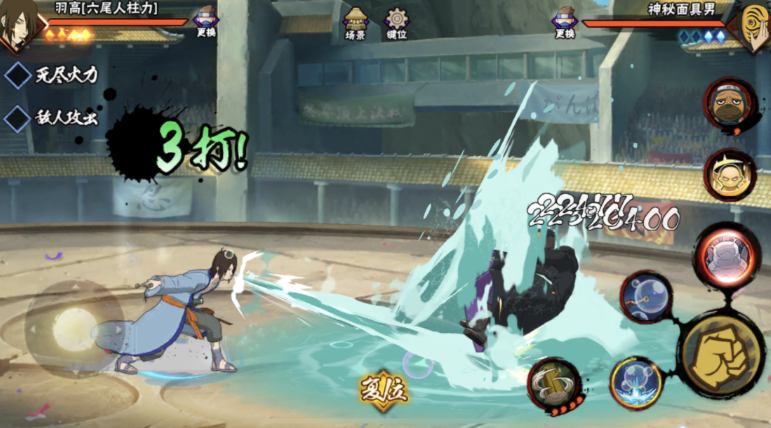Image resolution: width=771 pixels, height=428 pixels.
Task: Toggle the 敌人攻击 option
Action: click(55, 117)
